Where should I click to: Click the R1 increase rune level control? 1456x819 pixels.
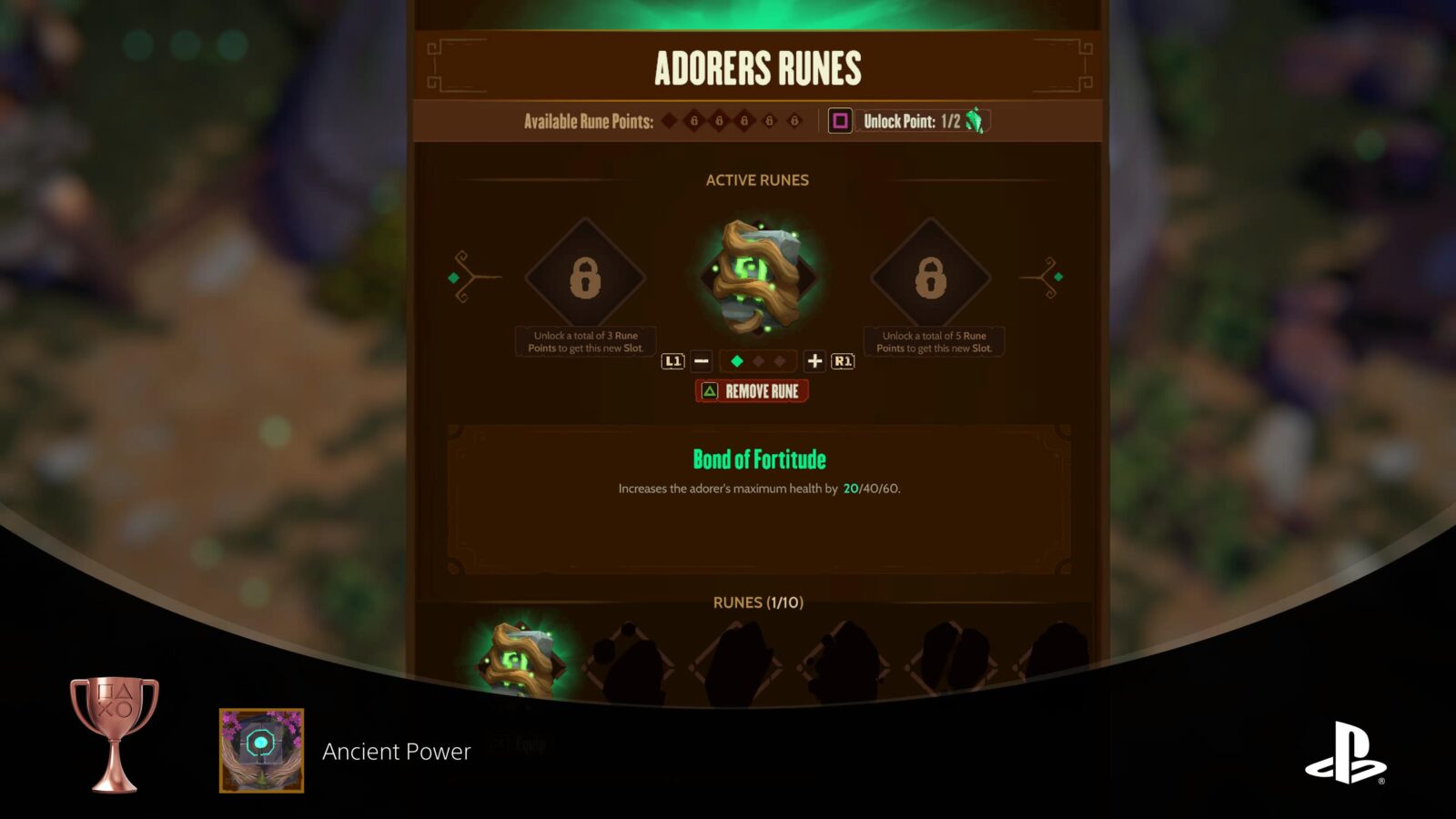point(842,361)
